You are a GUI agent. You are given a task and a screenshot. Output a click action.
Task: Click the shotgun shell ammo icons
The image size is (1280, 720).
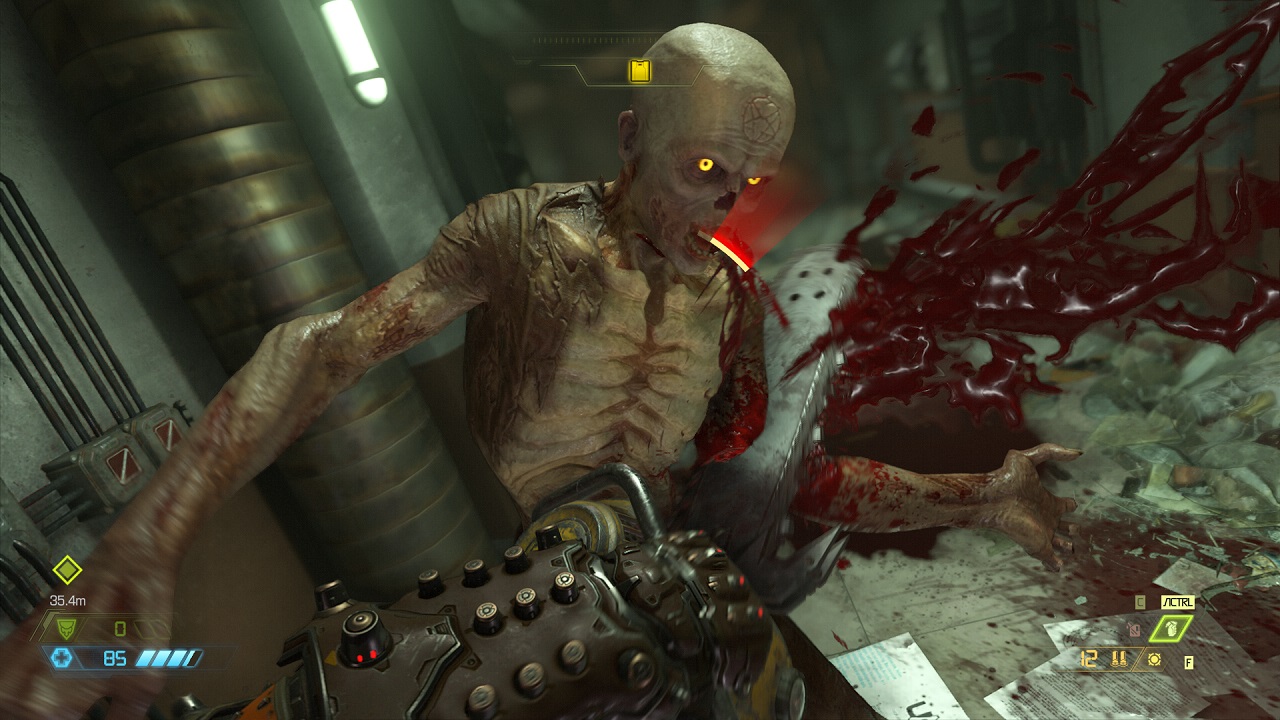coord(1119,658)
